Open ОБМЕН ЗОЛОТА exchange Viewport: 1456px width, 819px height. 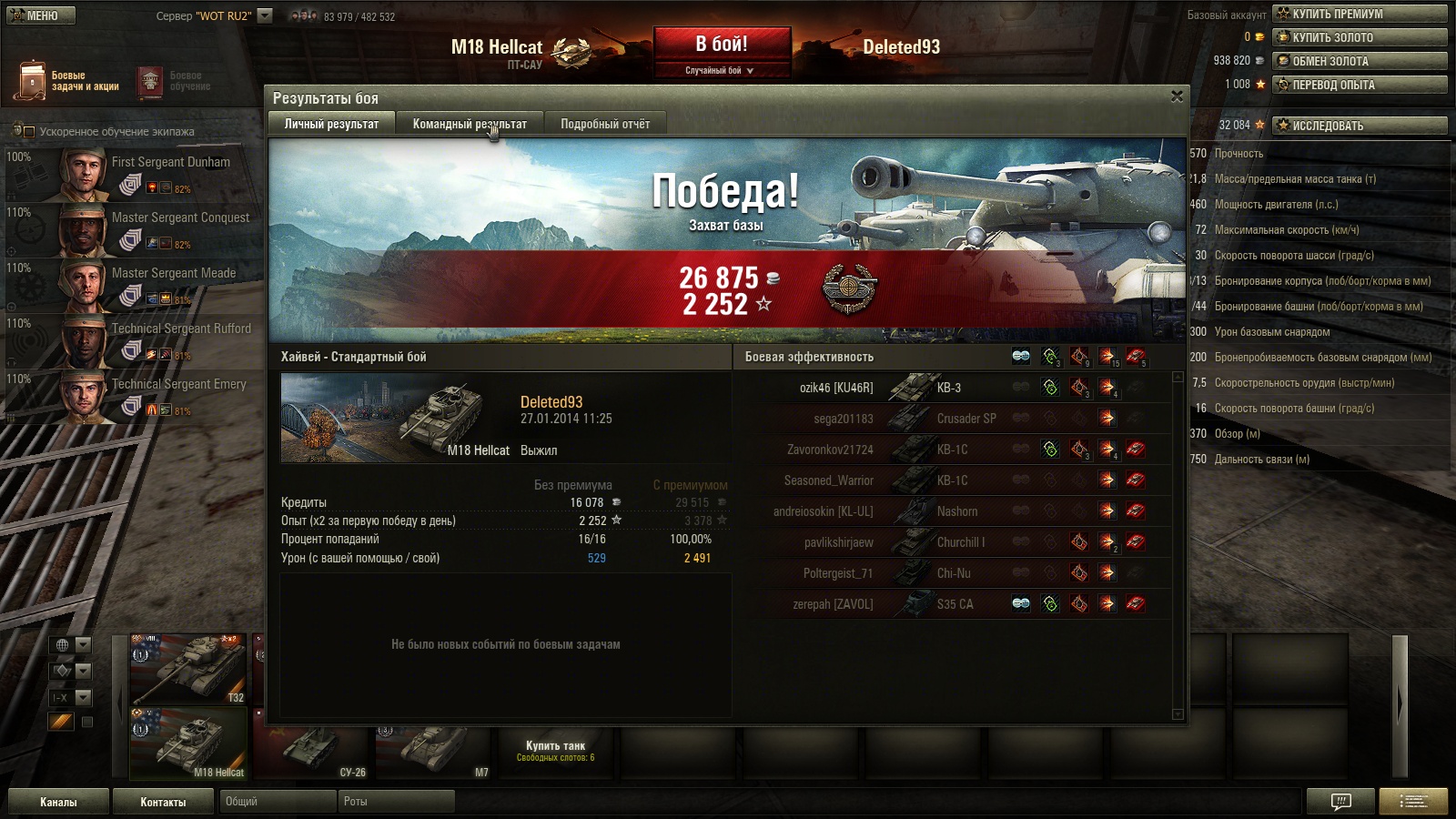(1360, 61)
